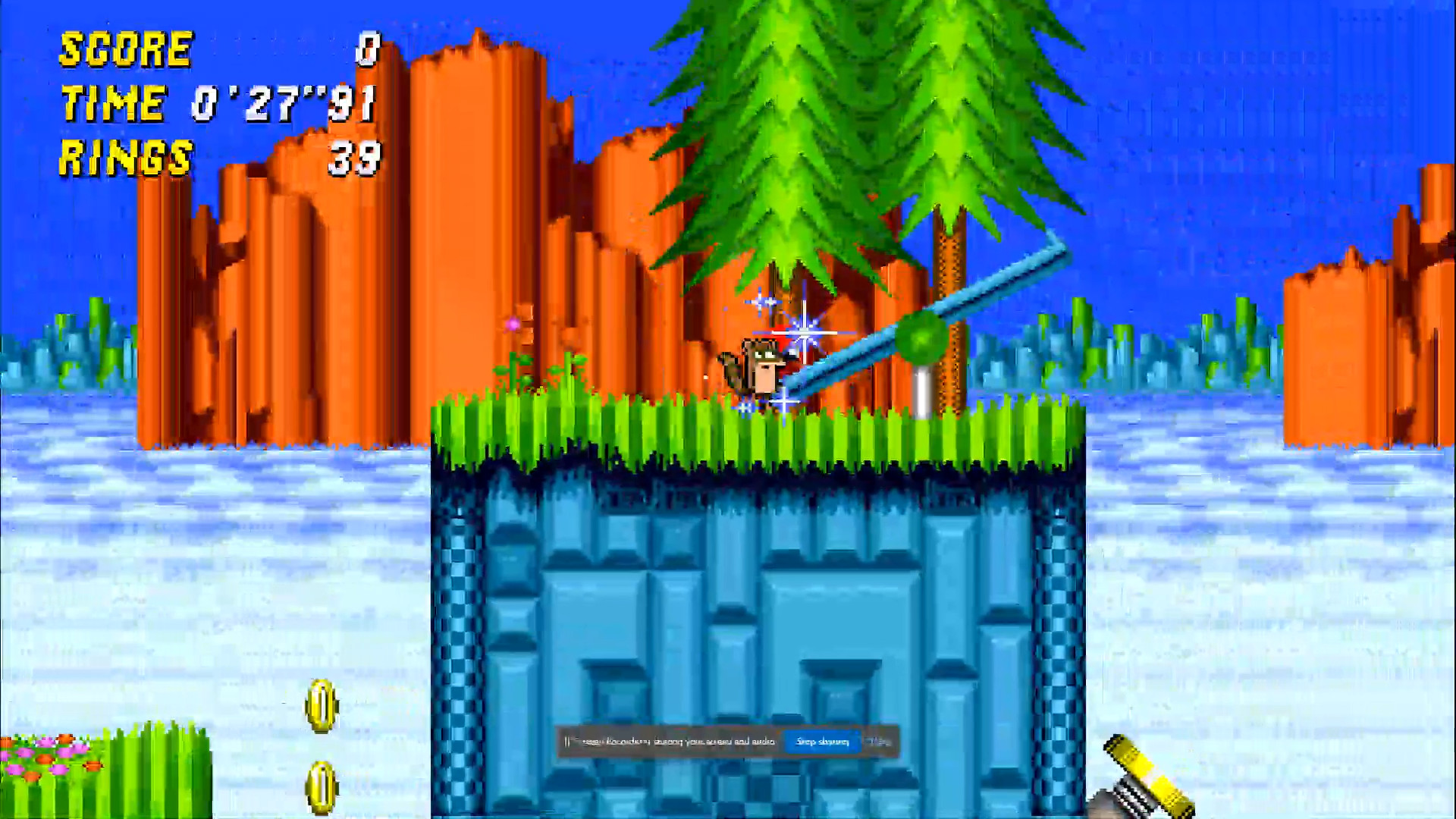This screenshot has width=1456, height=819.
Task: Click the pink flower on the cliff
Action: coord(513,323)
